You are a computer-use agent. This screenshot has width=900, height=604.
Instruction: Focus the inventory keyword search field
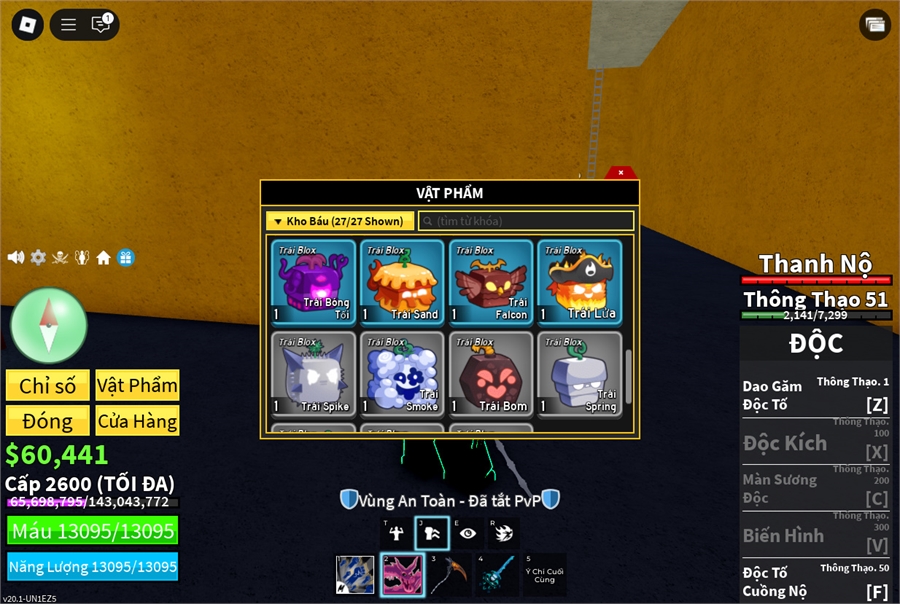(526, 221)
